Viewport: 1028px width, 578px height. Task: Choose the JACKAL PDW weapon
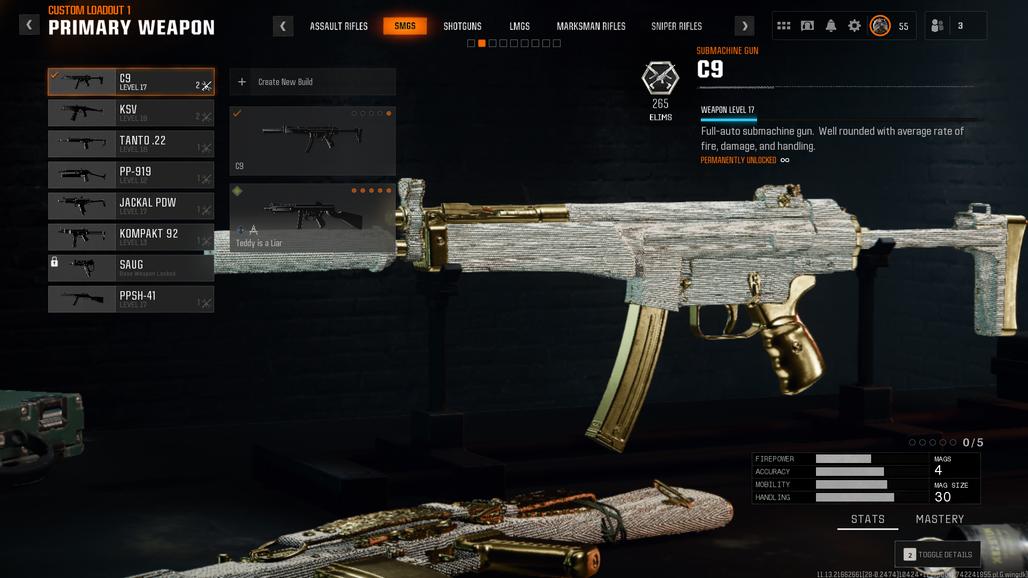(x=131, y=206)
